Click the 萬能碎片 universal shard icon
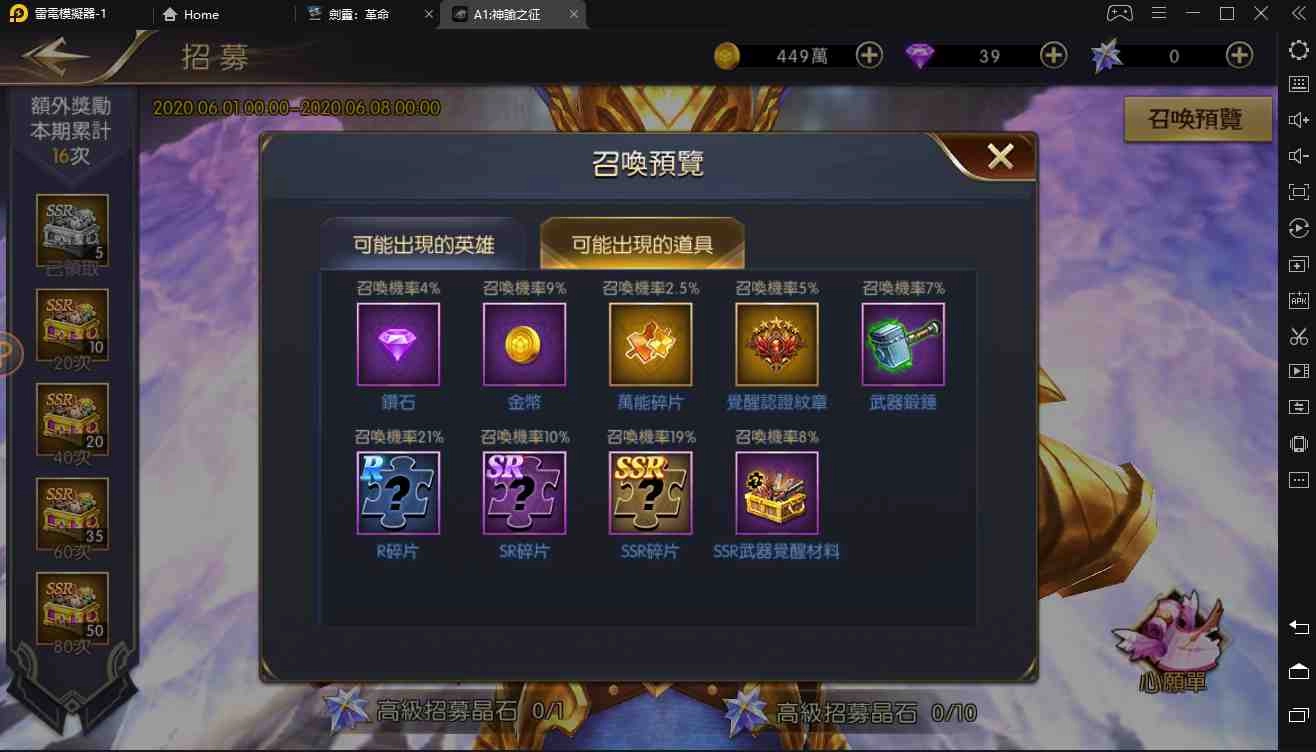This screenshot has width=1316, height=752. click(x=650, y=344)
